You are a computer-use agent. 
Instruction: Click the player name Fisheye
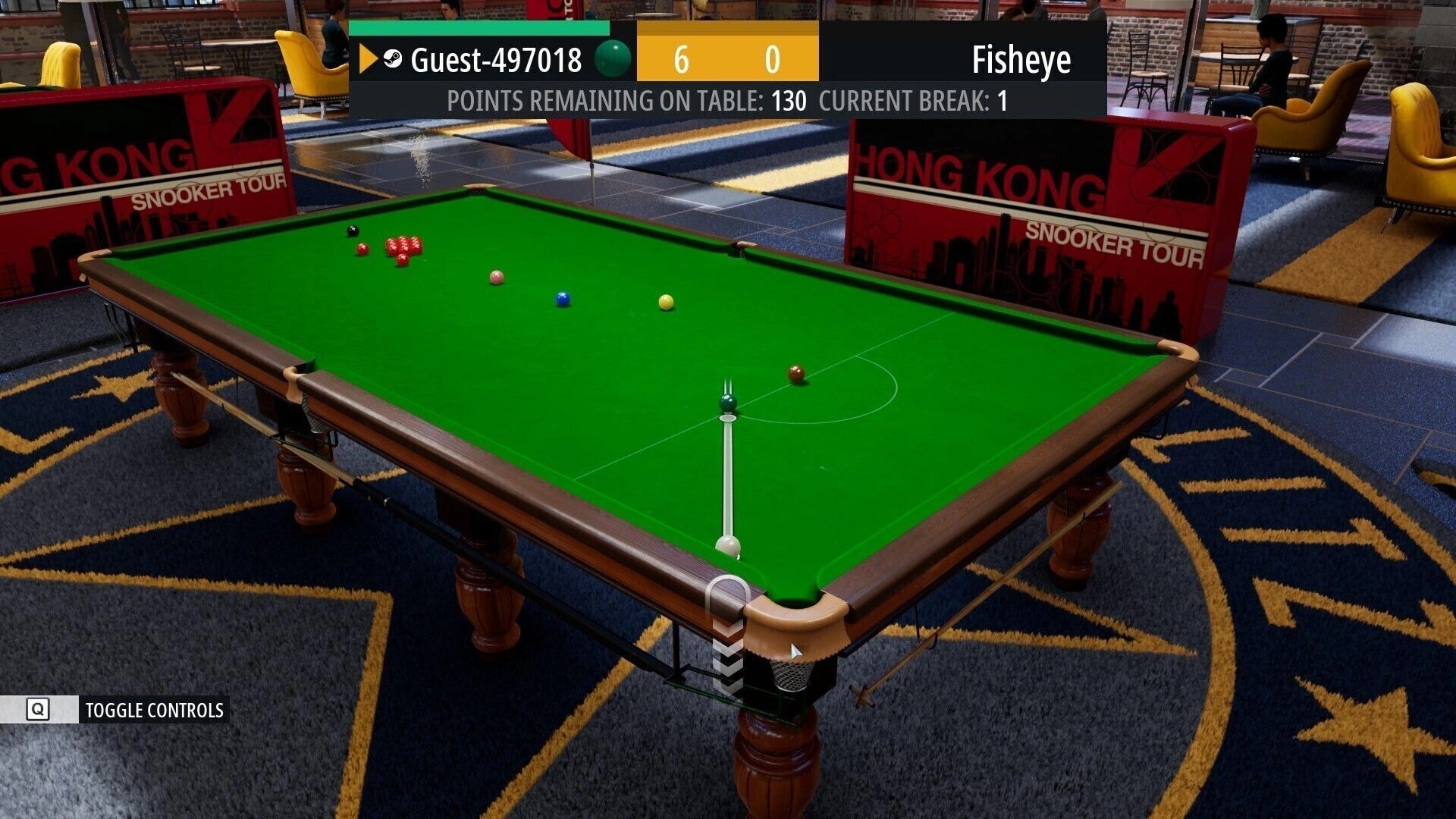1023,59
